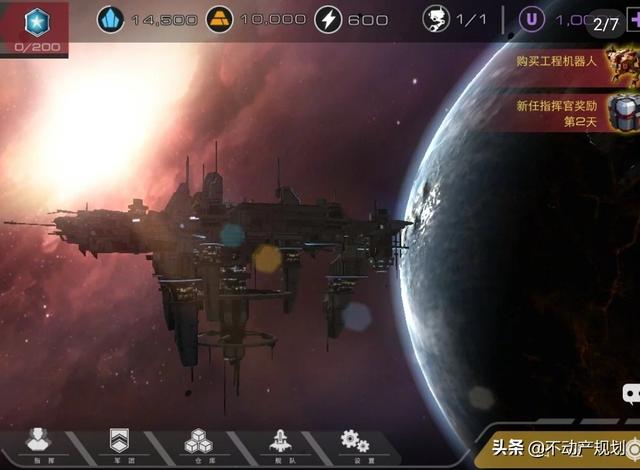640x470 pixels.
Task: Open the chat bubble icon
Action: coord(632,394)
